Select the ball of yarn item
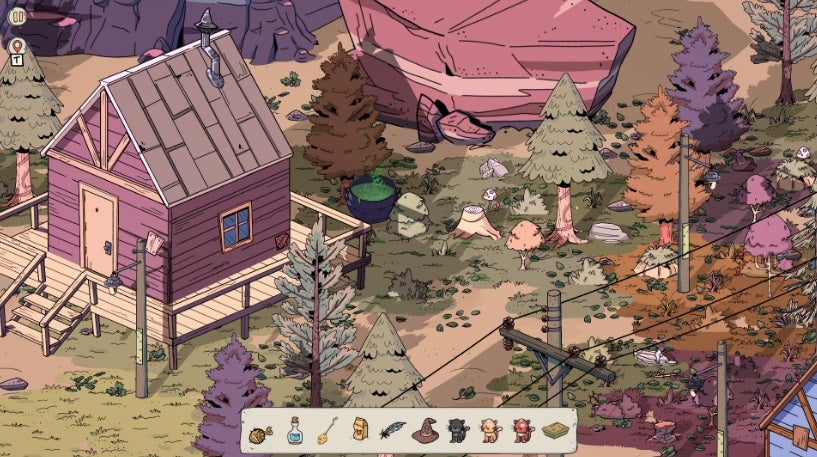Image resolution: width=817 pixels, height=457 pixels. pos(259,432)
